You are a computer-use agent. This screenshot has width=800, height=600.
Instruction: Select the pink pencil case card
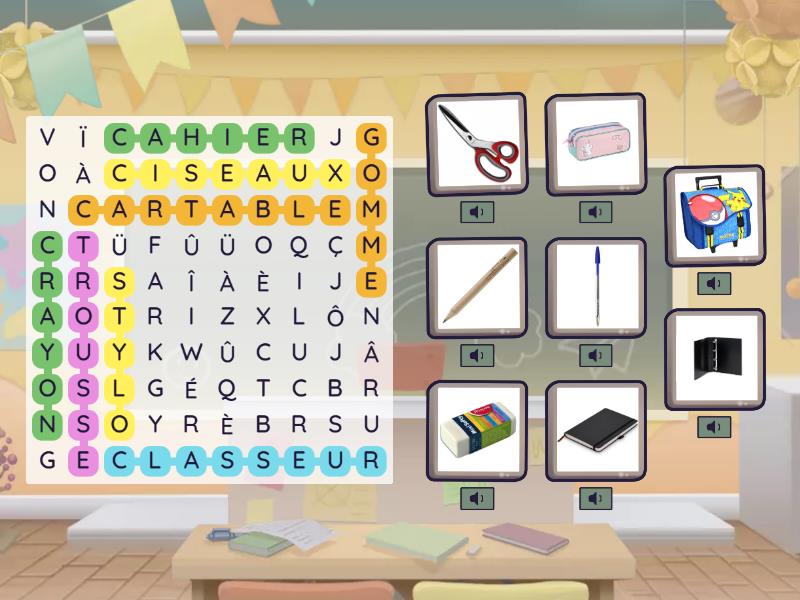click(x=595, y=145)
